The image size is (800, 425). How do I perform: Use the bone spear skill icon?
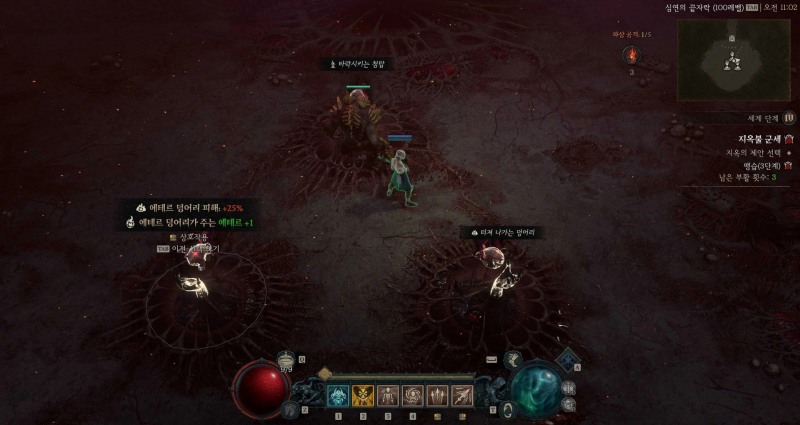click(461, 396)
